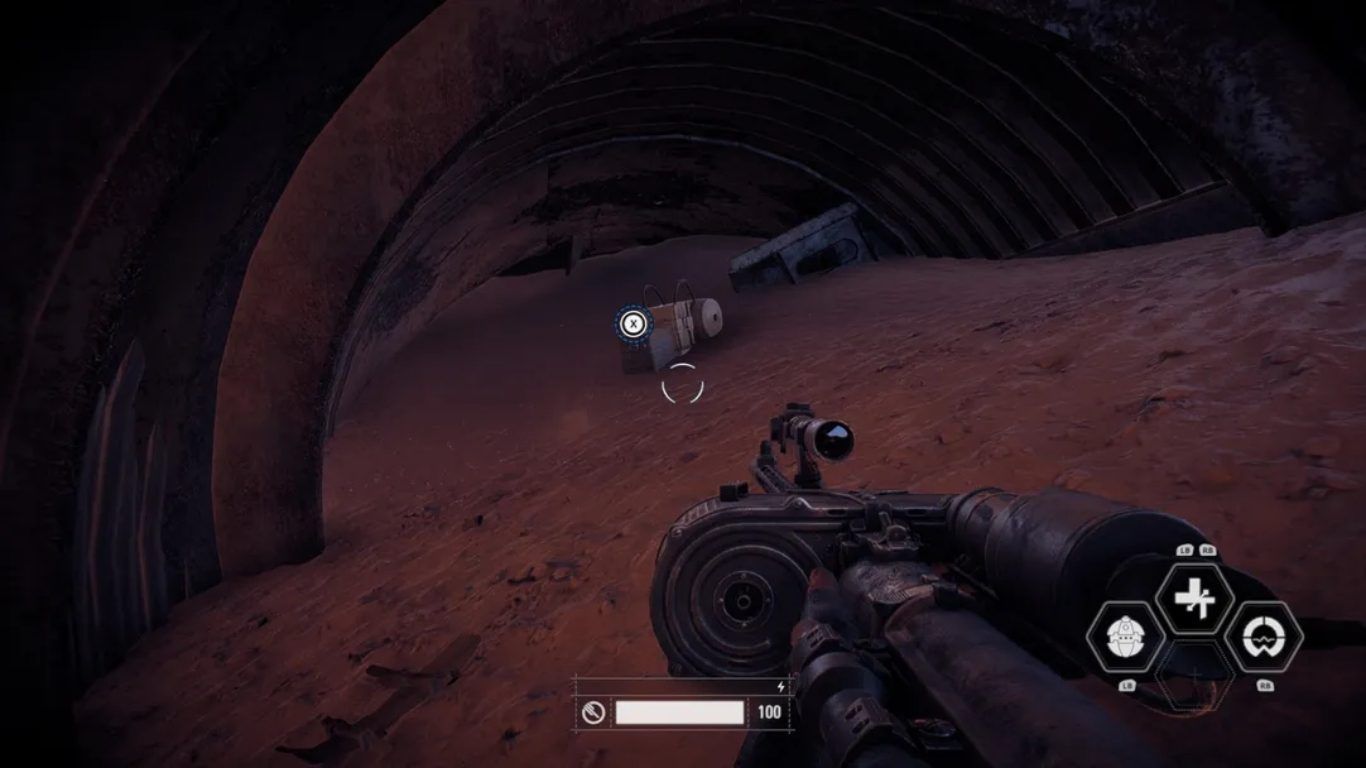Screen dimensions: 1366x768
Task: Activate the droid ability in the left hexagon
Action: point(1125,636)
